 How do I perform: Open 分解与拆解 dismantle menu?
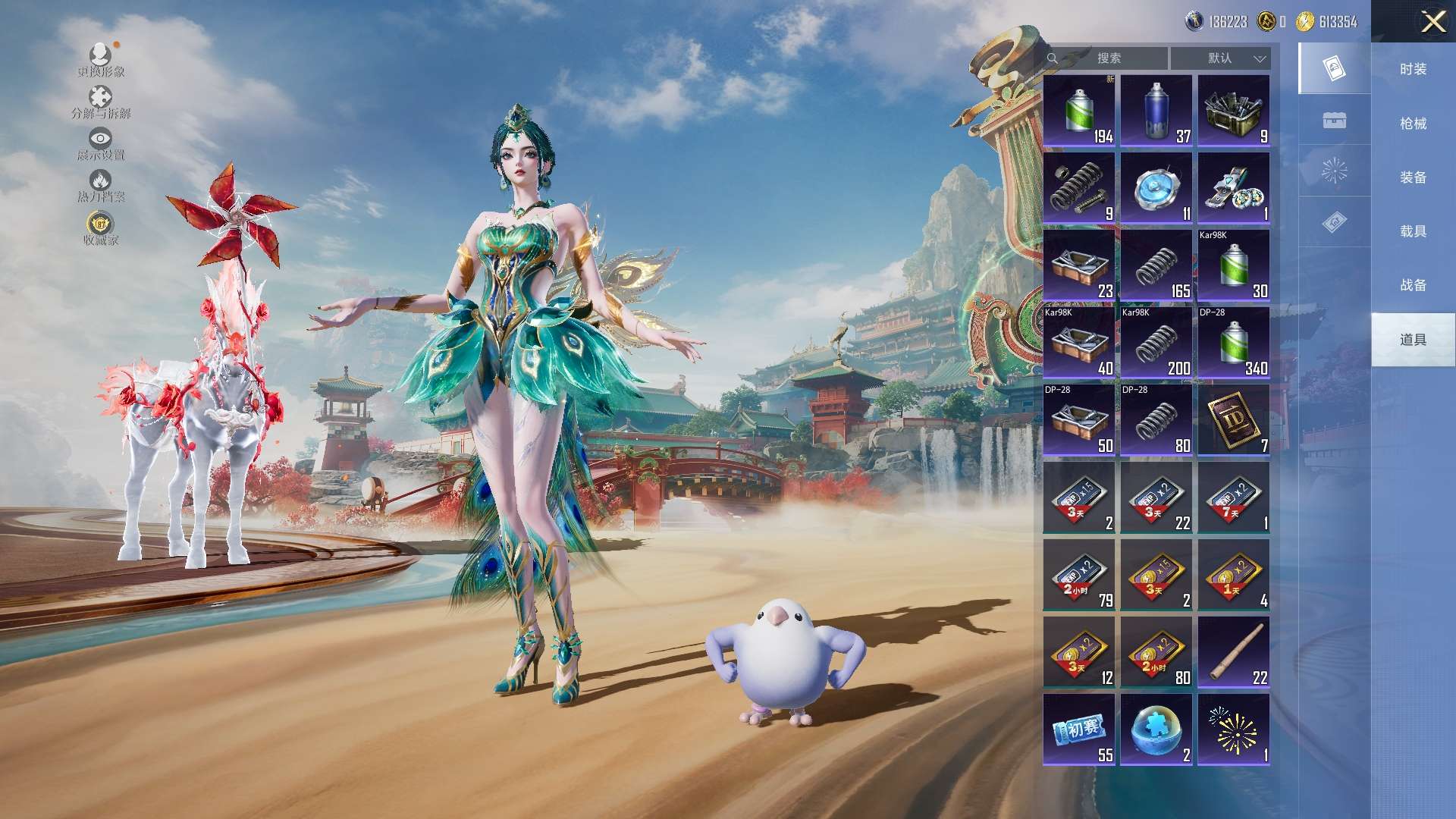(101, 102)
